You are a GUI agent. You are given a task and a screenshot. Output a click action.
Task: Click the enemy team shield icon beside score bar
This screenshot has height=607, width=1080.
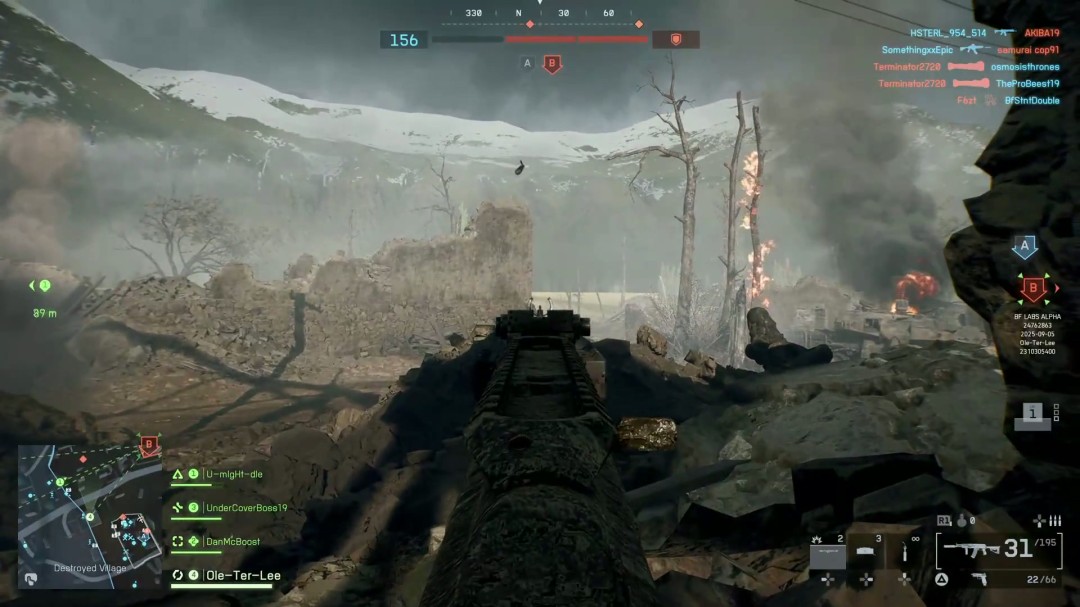point(676,39)
